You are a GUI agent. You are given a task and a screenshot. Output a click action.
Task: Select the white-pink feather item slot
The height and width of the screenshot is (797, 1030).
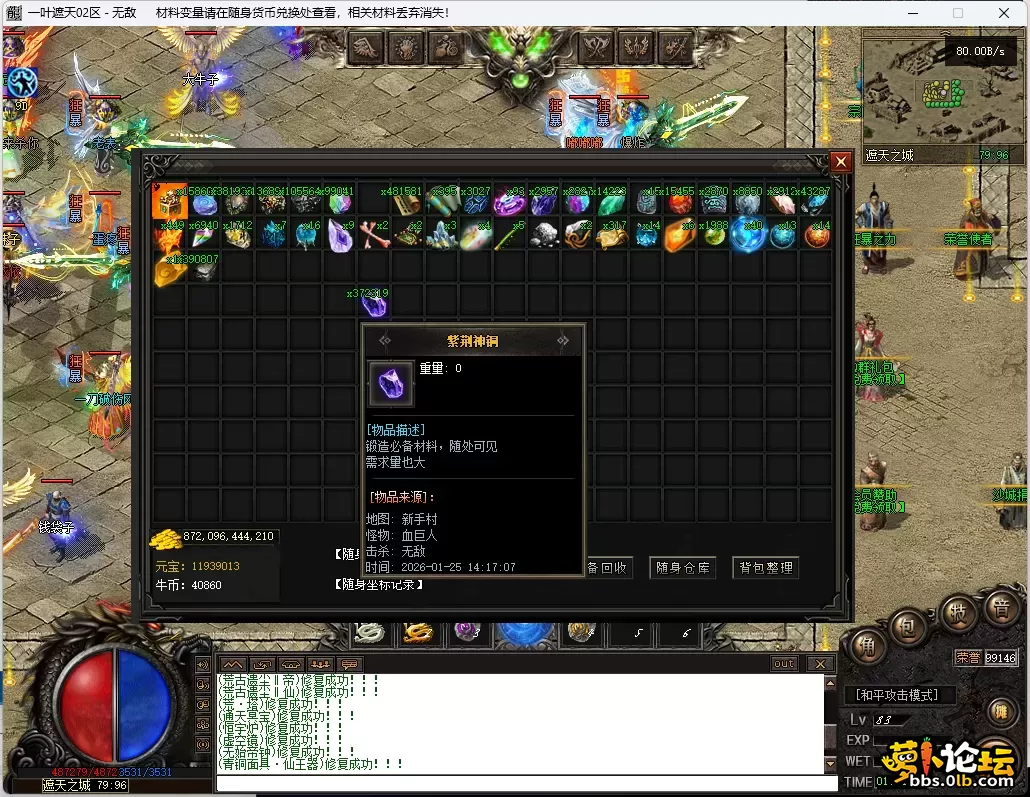coord(783,203)
